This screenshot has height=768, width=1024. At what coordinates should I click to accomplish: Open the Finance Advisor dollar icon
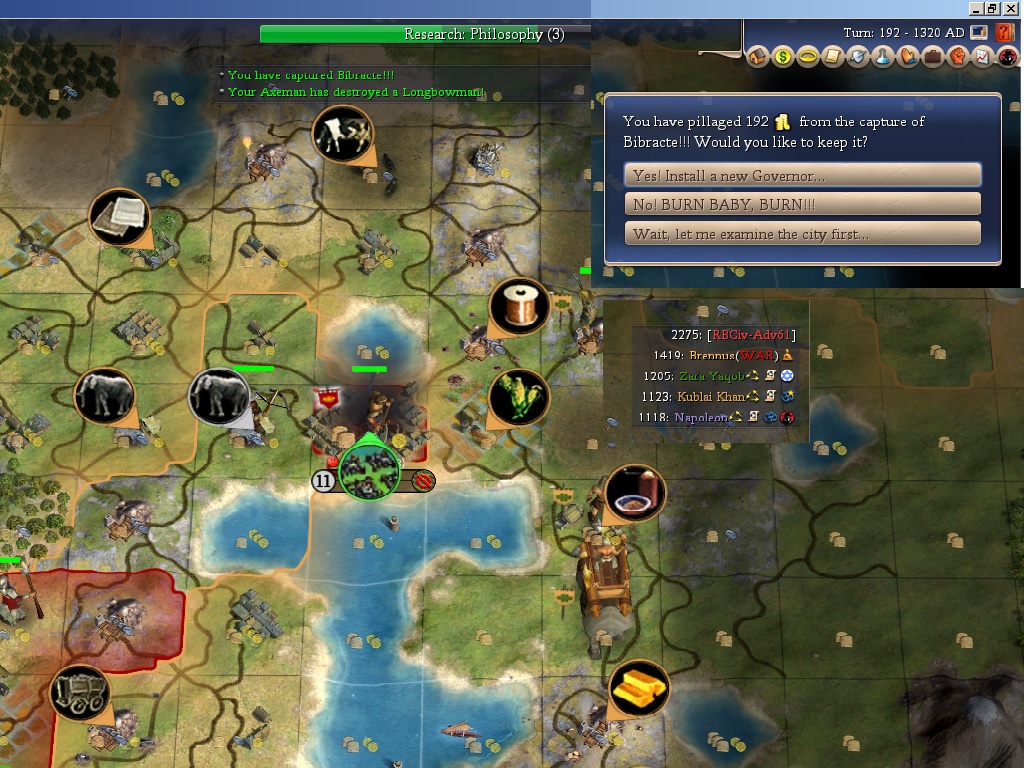[x=783, y=58]
